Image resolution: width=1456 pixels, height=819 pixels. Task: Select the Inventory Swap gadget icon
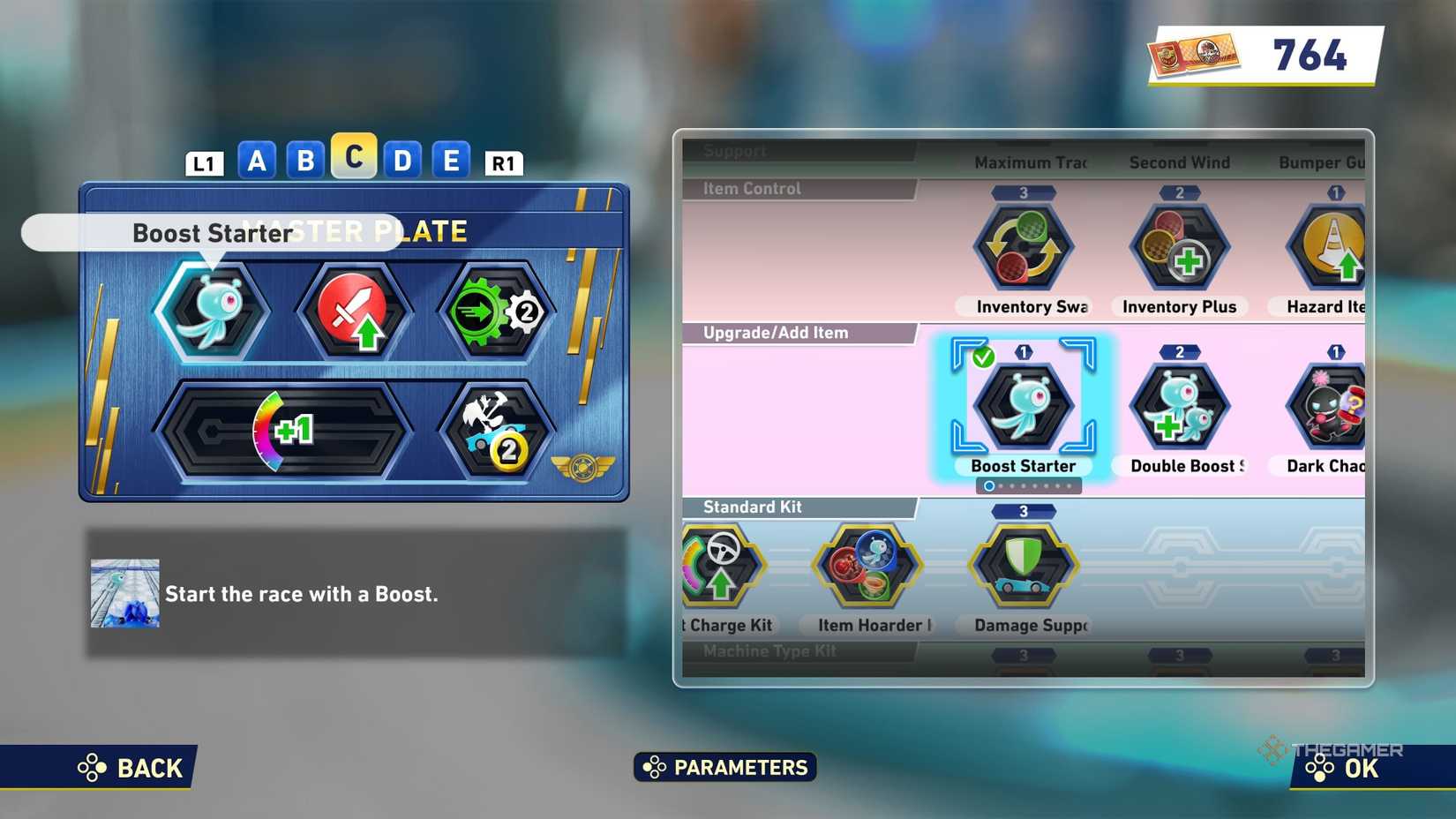tap(1024, 245)
